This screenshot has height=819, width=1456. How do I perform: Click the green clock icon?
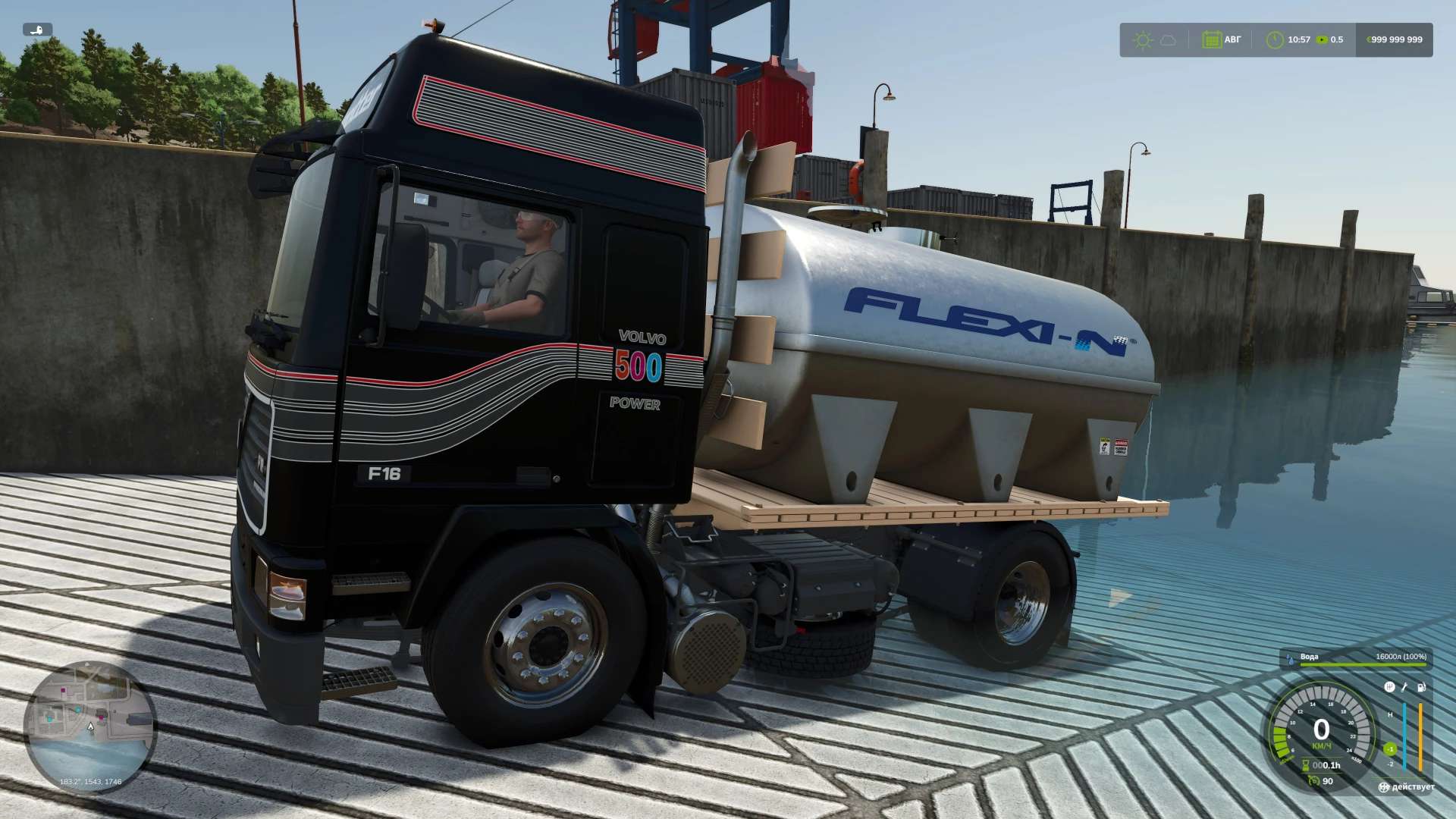1275,40
